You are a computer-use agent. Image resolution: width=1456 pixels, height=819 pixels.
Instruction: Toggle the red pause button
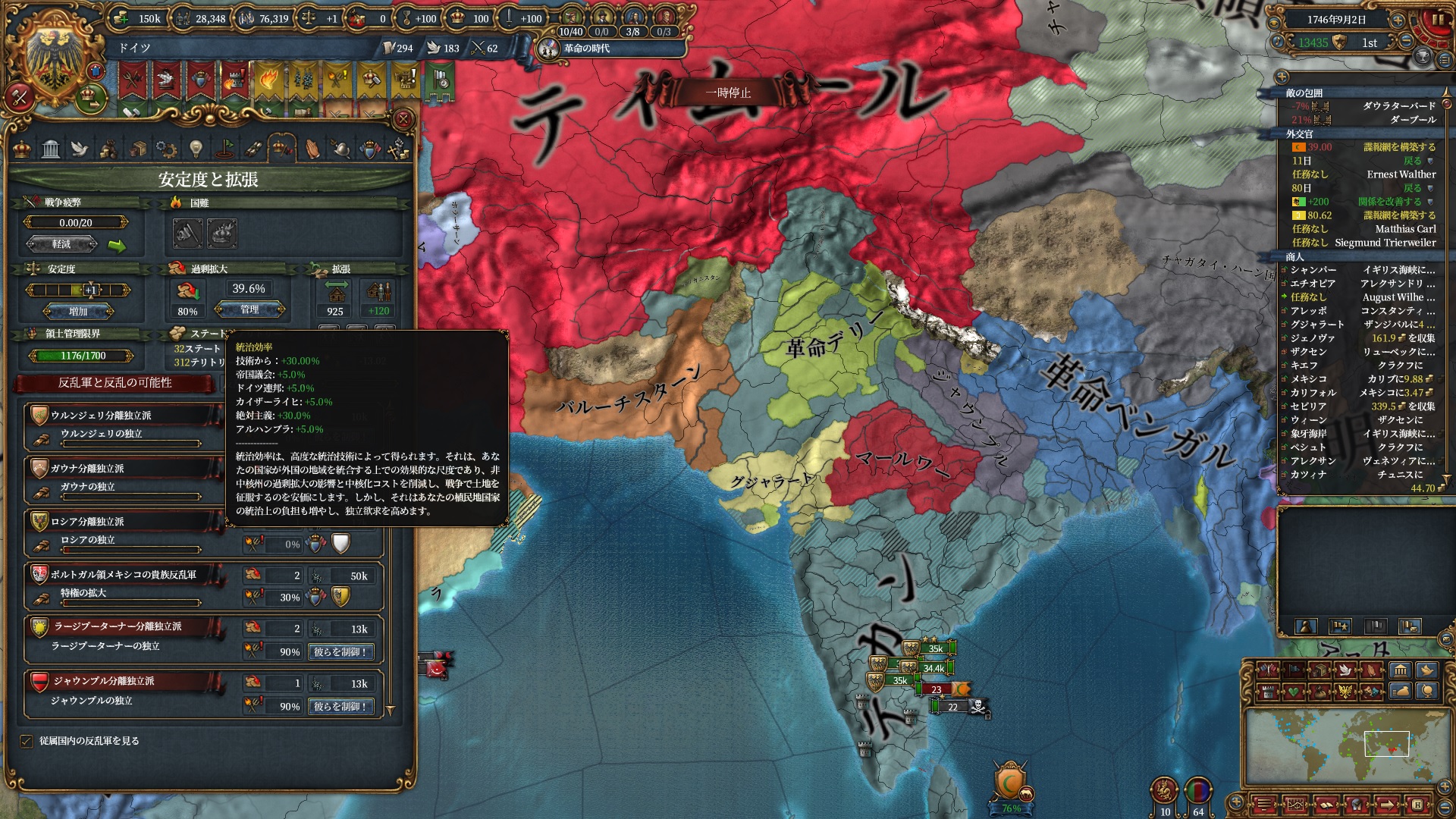[1436, 20]
